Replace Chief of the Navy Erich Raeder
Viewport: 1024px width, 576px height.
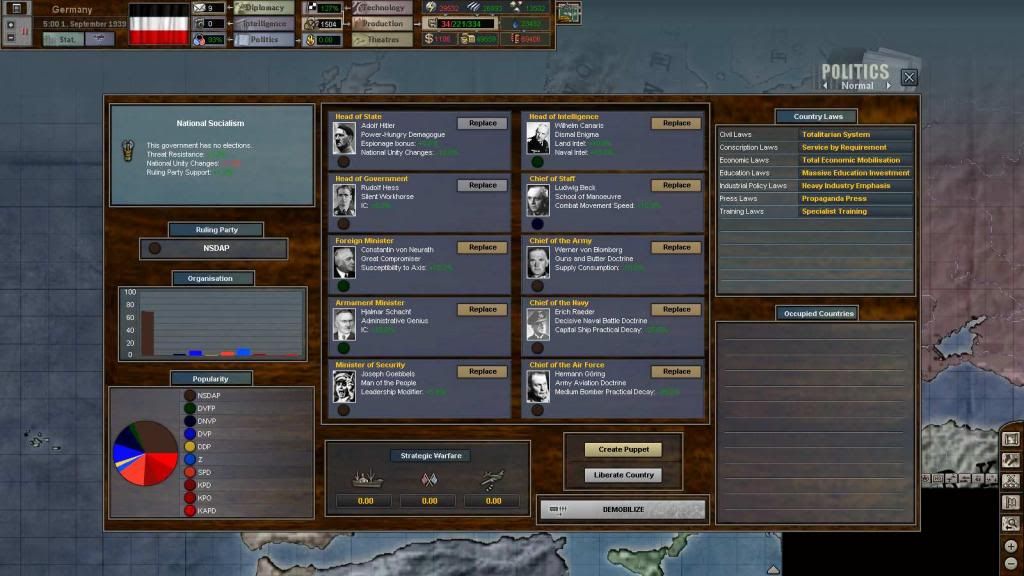coord(676,309)
